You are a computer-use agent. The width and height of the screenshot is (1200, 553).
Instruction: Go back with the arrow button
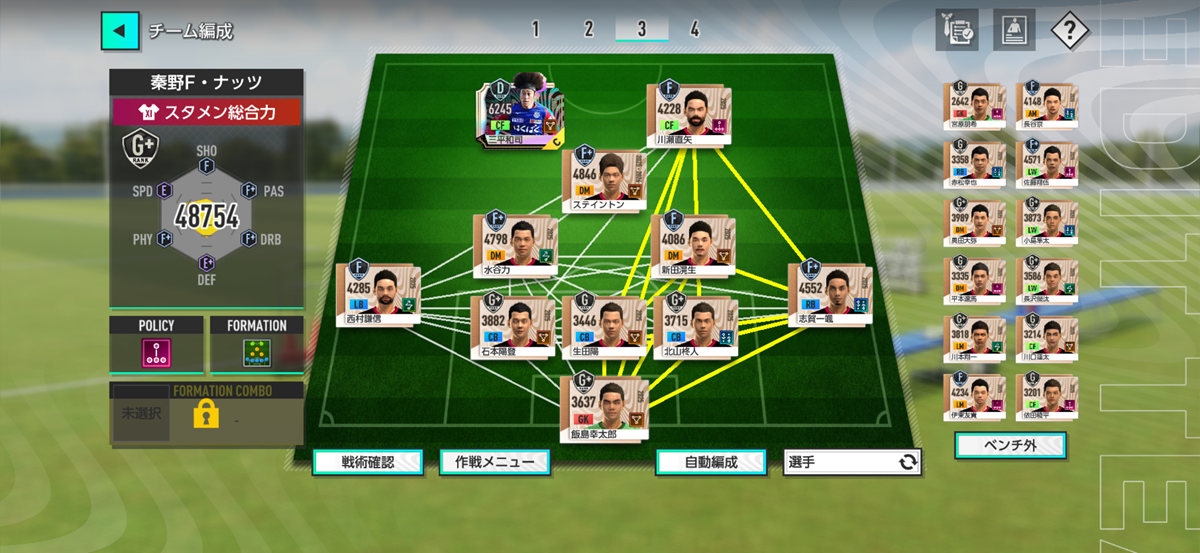pyautogui.click(x=119, y=31)
